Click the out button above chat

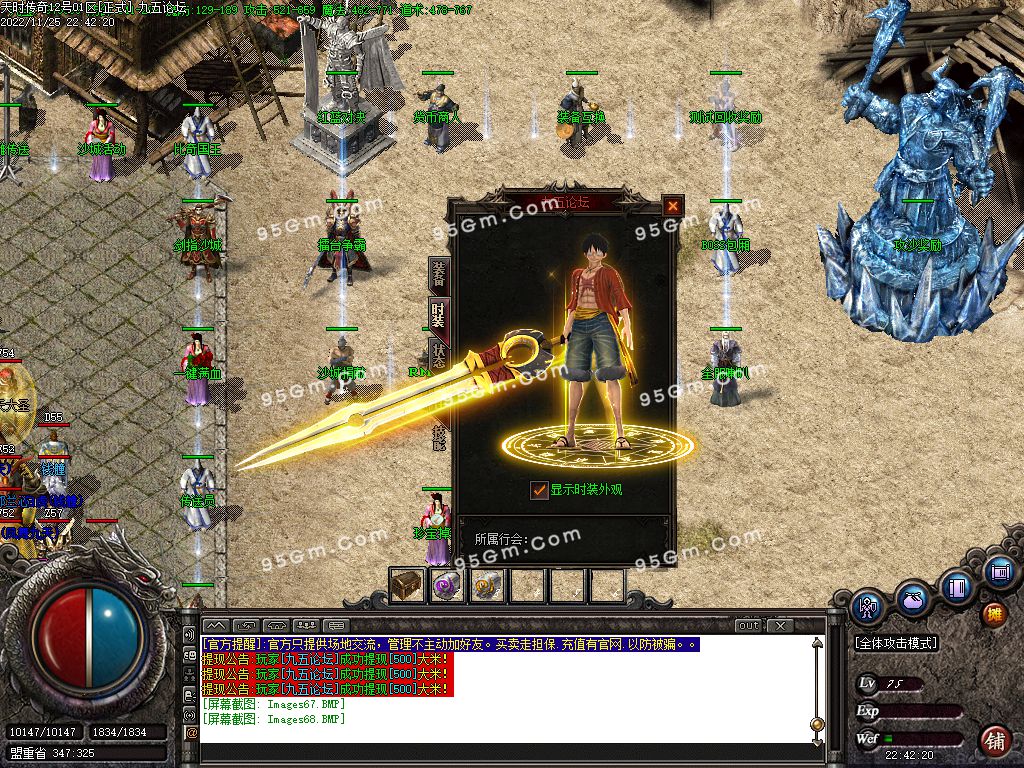pos(749,626)
